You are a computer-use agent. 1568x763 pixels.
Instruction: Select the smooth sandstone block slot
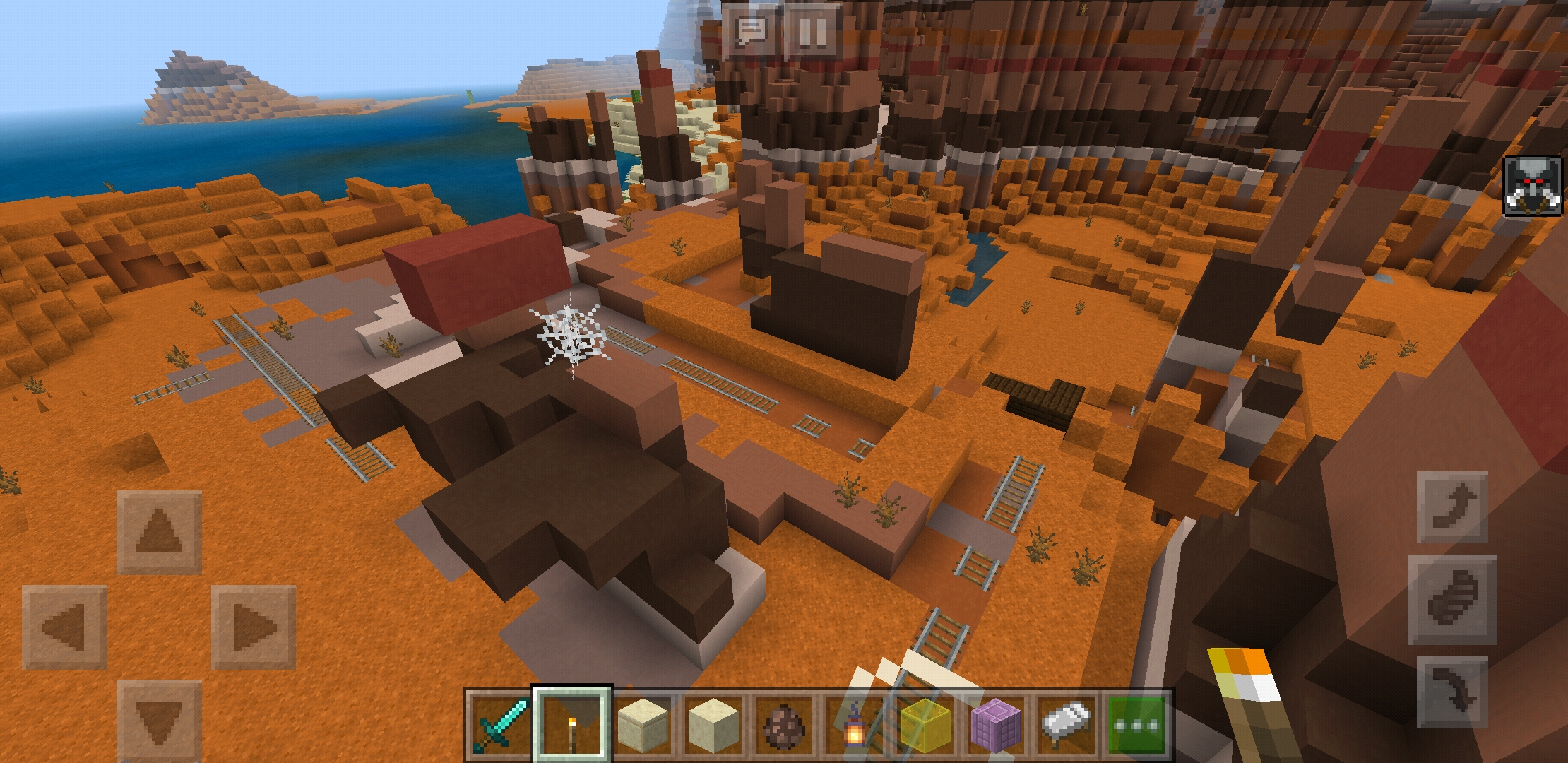point(643,722)
